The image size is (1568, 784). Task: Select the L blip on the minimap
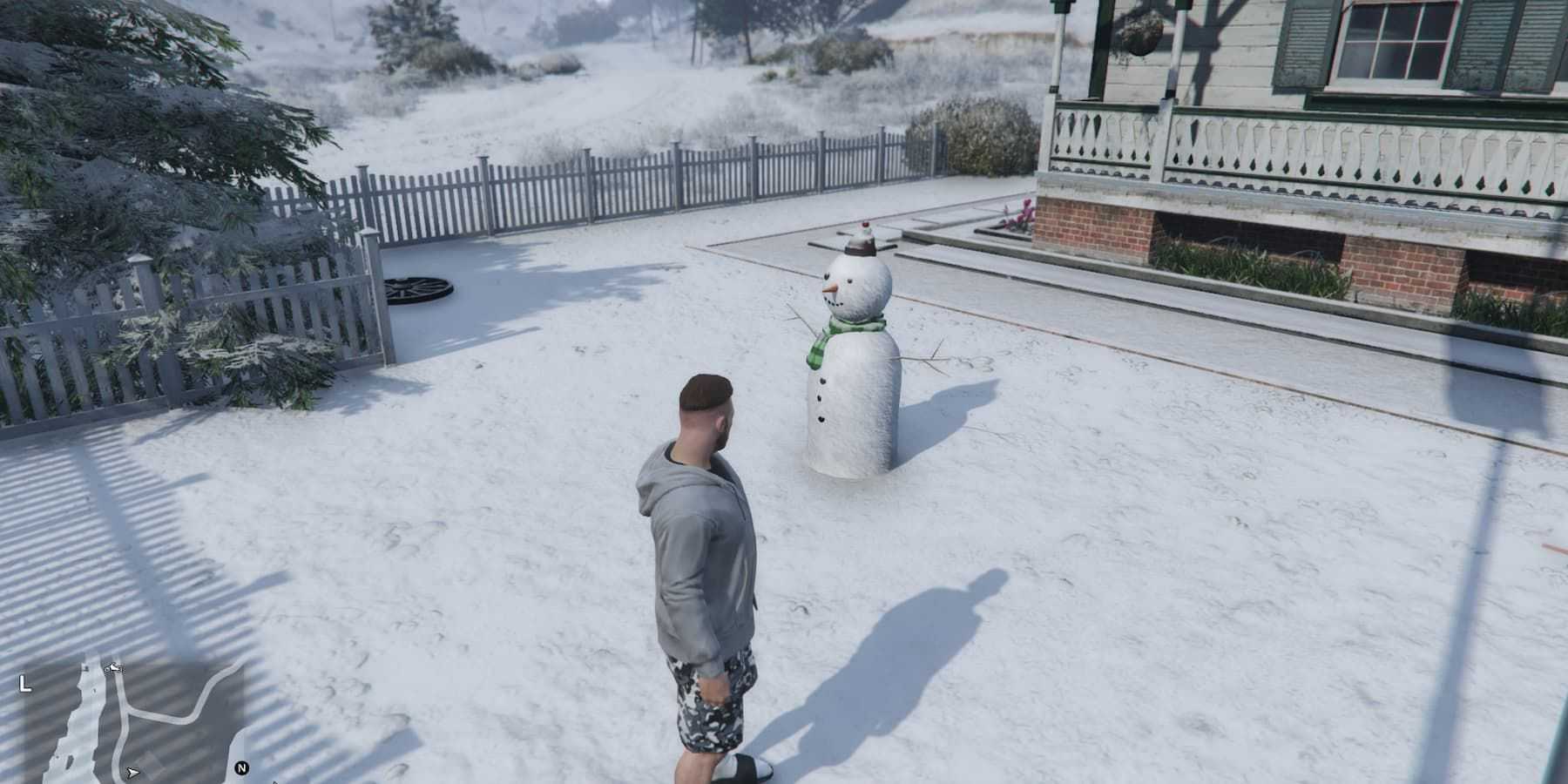coord(25,685)
